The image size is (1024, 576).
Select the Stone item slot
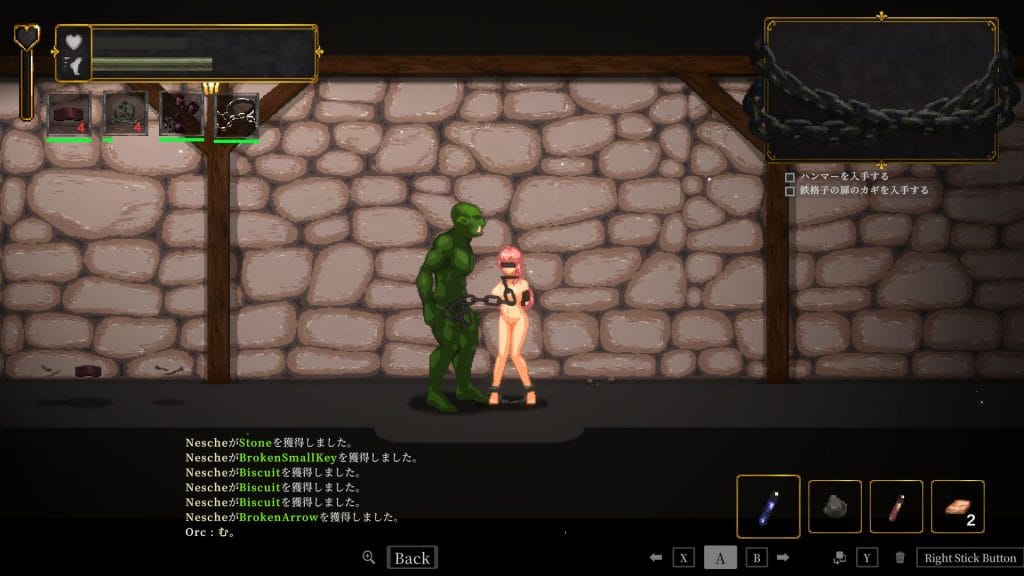(834, 507)
